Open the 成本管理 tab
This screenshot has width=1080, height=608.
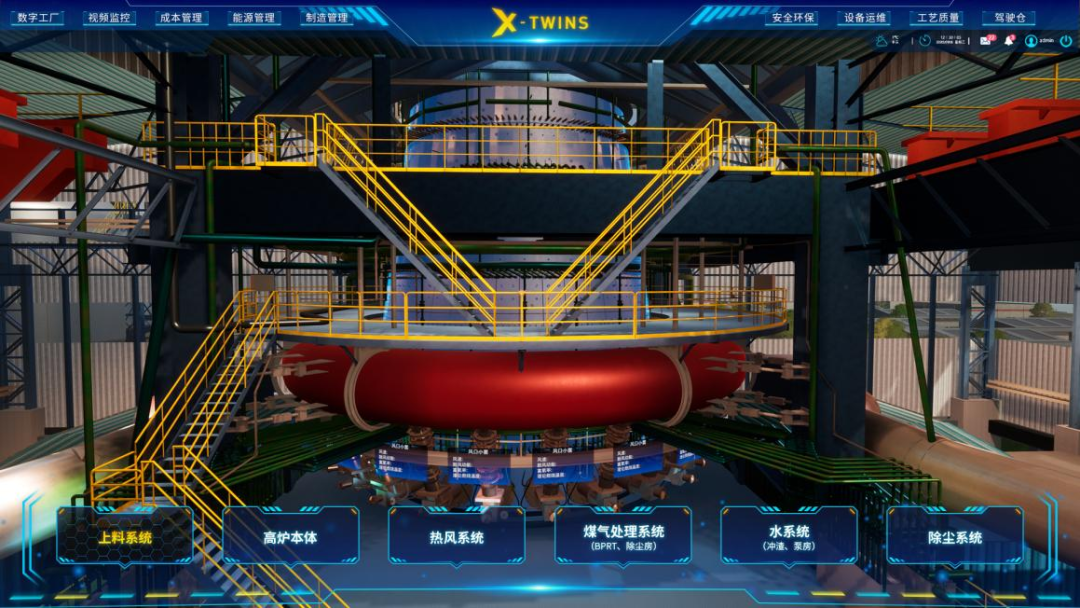pos(181,18)
